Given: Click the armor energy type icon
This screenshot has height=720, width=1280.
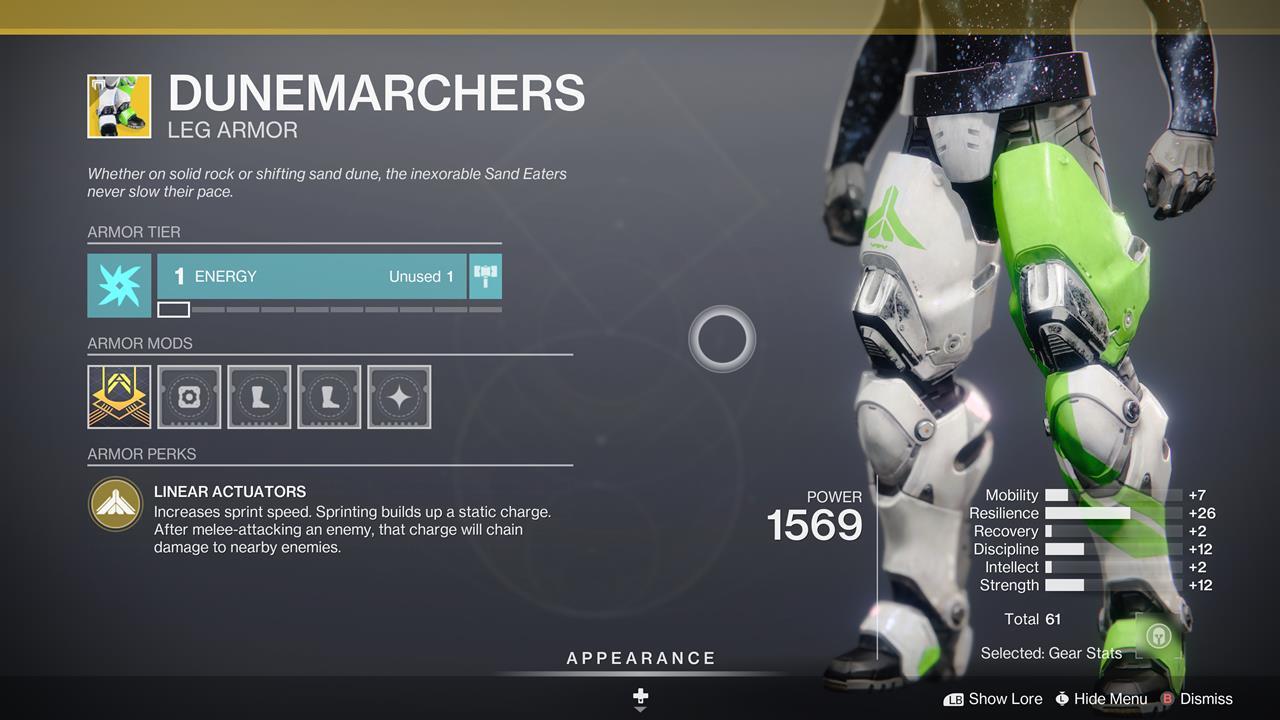Looking at the screenshot, I should point(119,285).
